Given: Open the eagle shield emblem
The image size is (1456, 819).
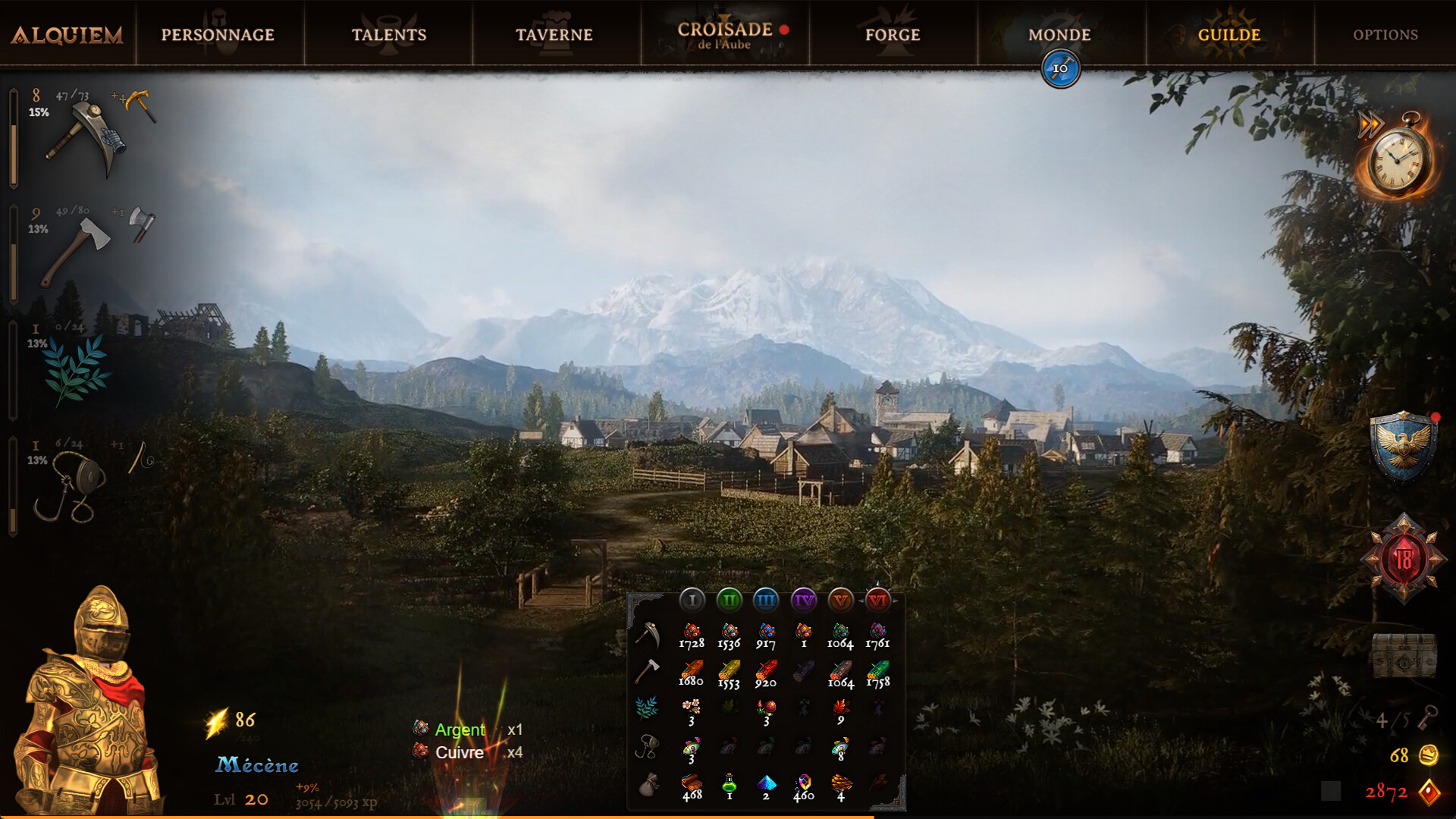Looking at the screenshot, I should [1403, 447].
